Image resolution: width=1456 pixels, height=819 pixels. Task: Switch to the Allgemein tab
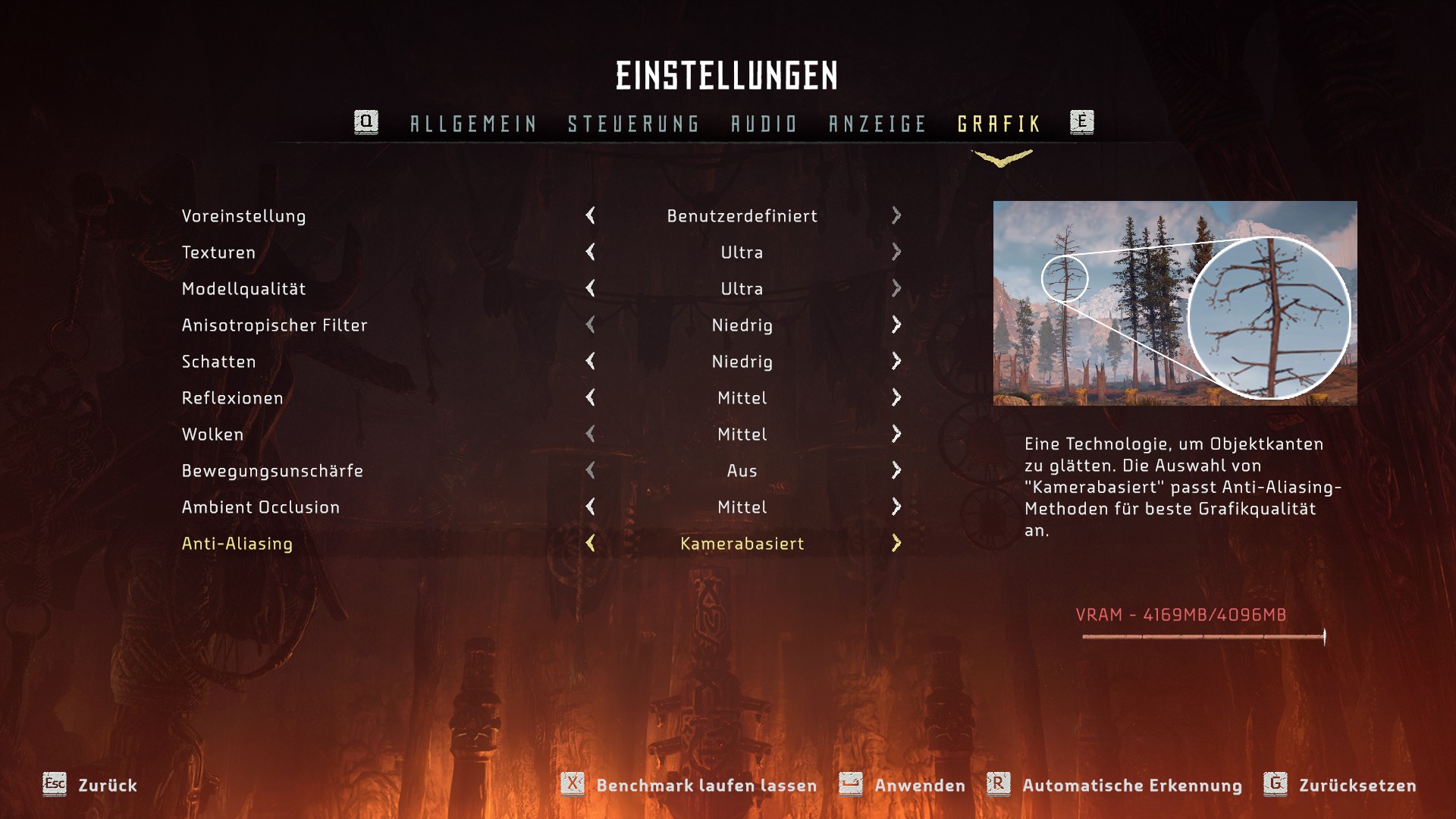coord(473,124)
